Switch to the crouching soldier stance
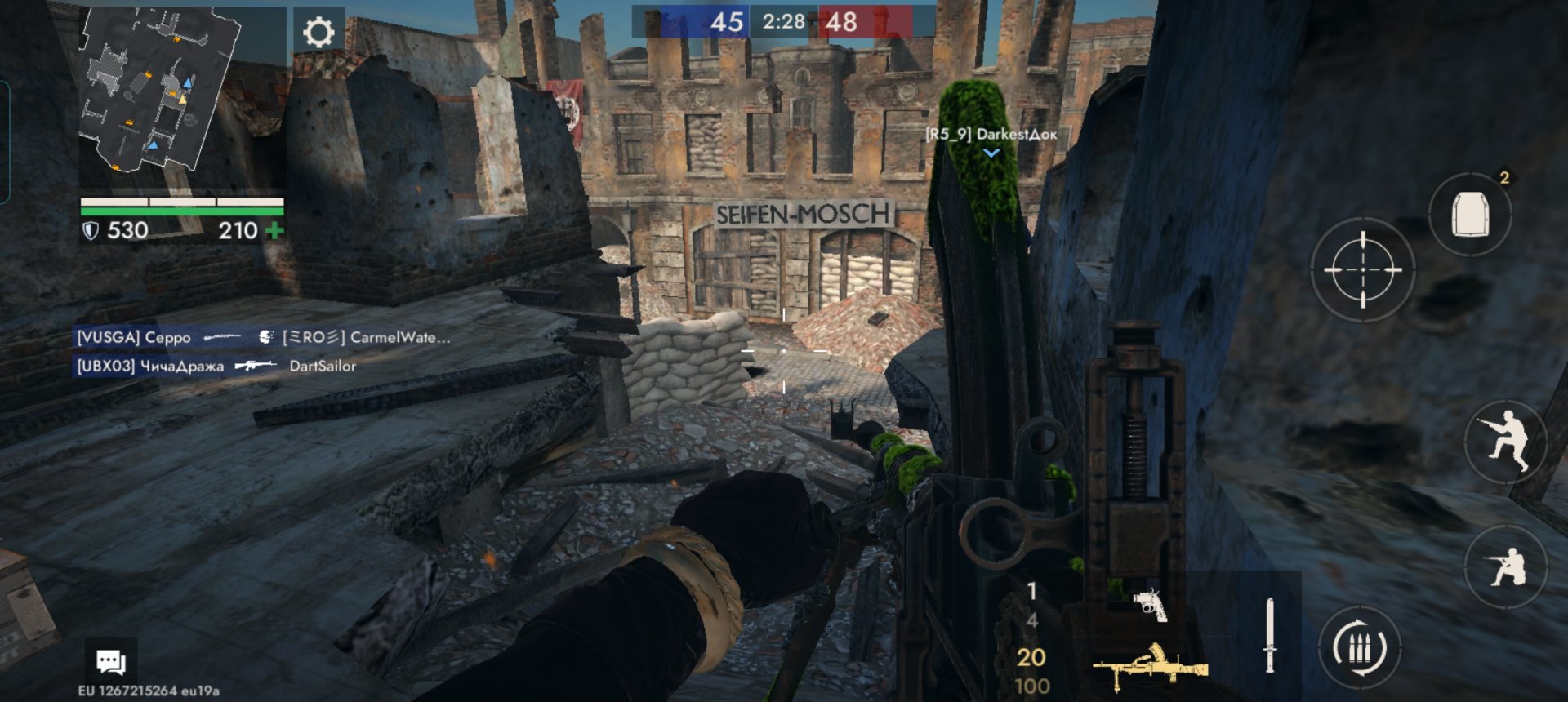 pos(1506,566)
